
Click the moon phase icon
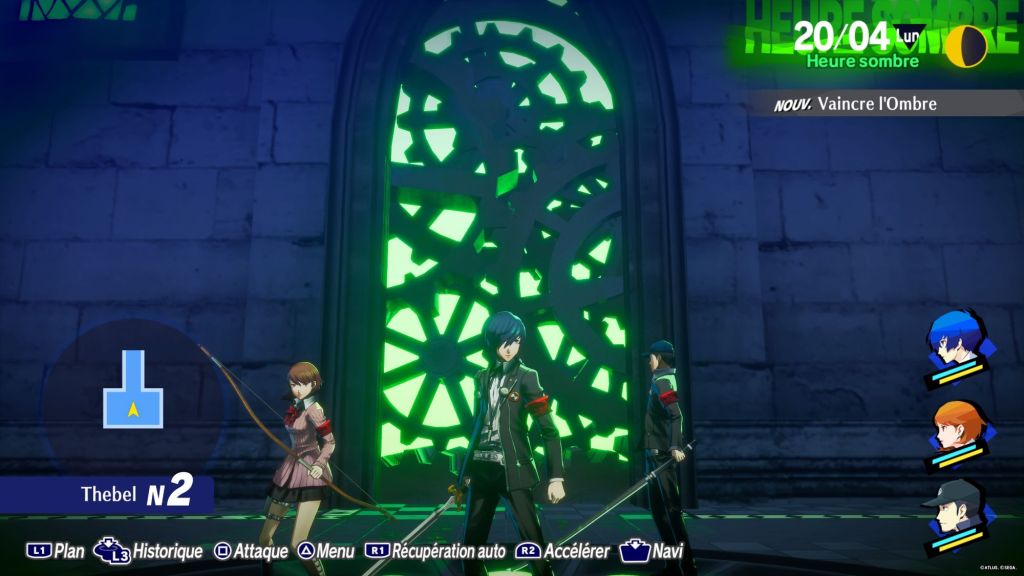[966, 45]
